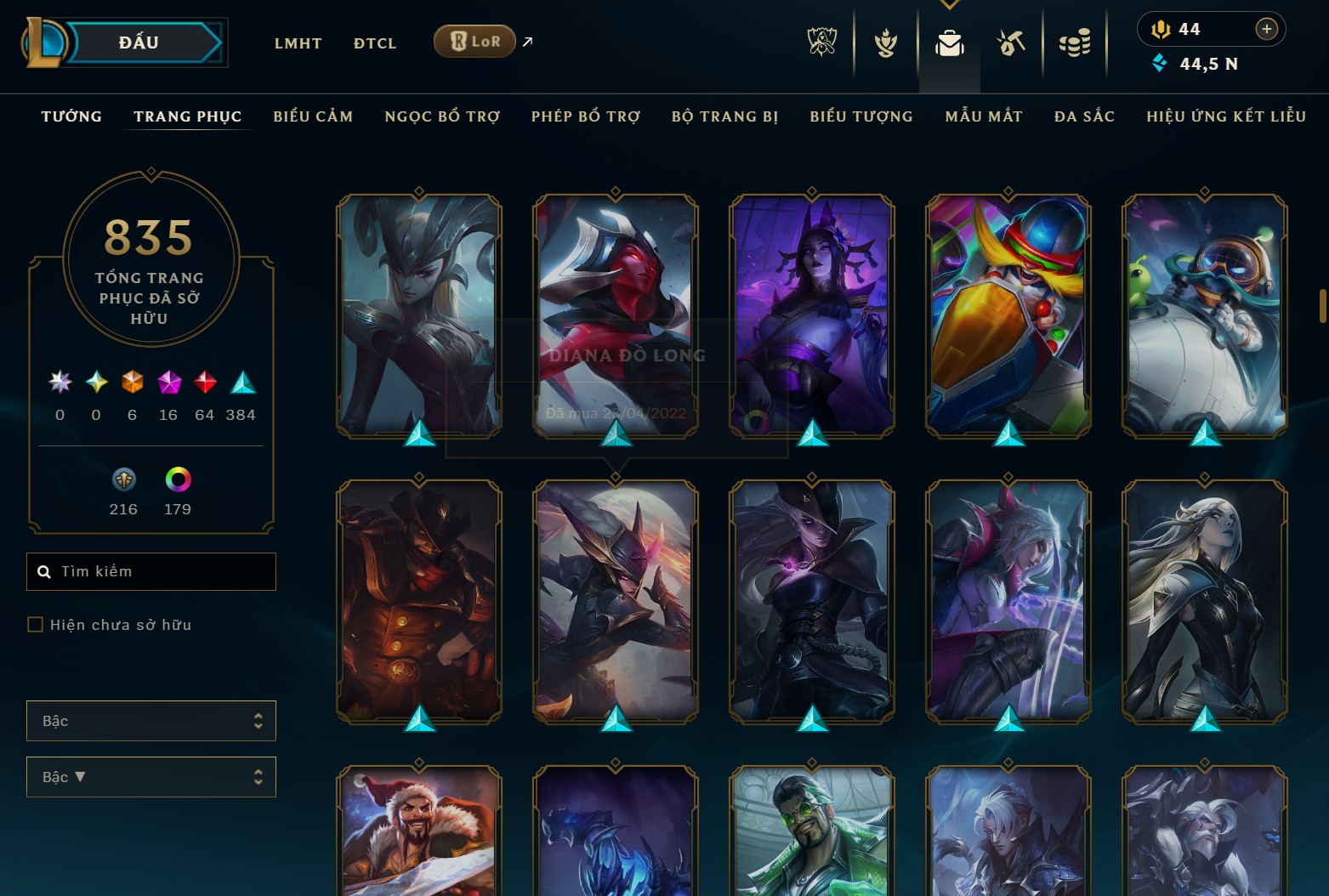Enable the 'Hiện chưa sở hữu' checkbox
Screen dimensions: 1329x896
point(35,624)
